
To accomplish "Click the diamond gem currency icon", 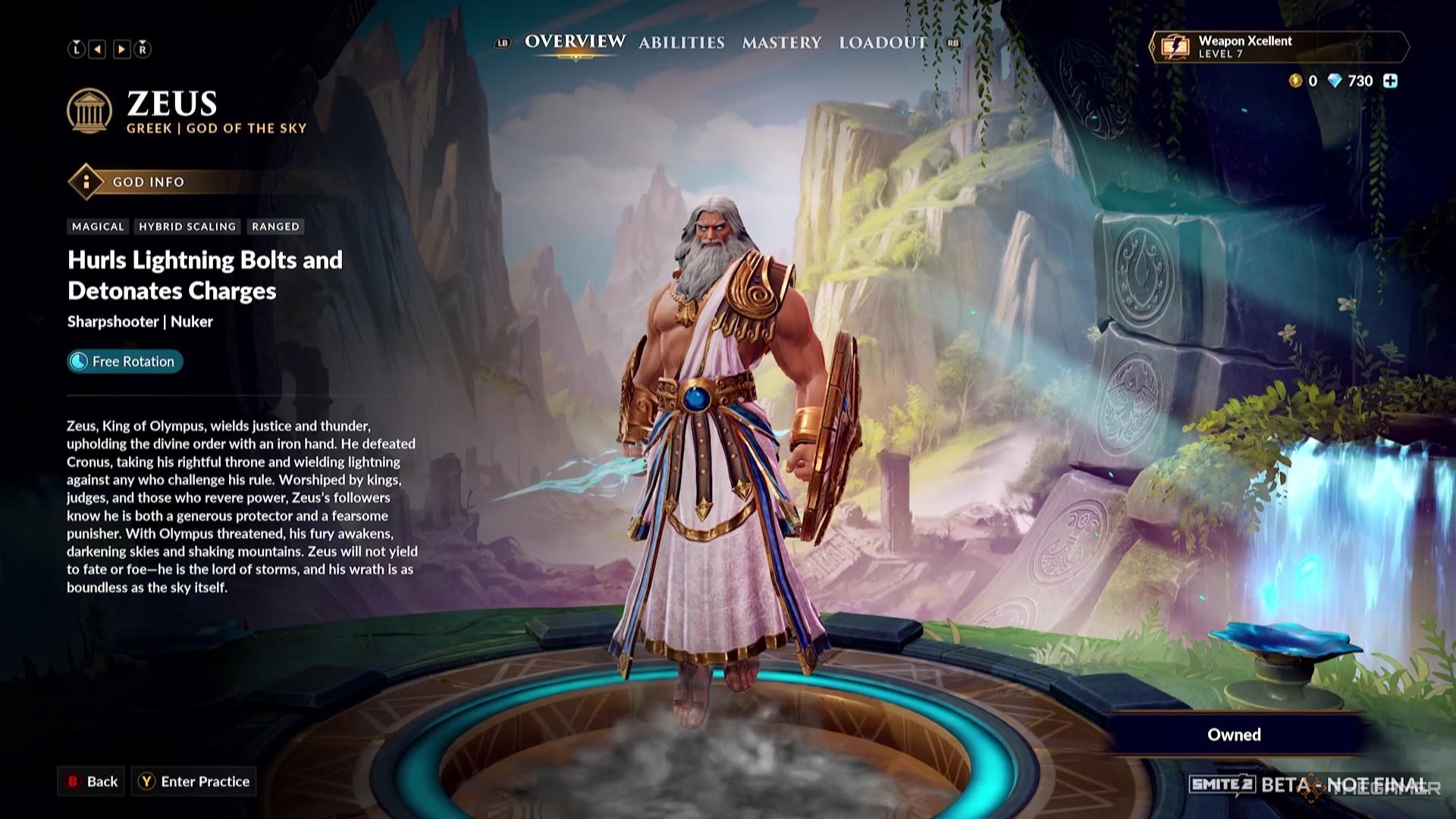I will pyautogui.click(x=1335, y=81).
